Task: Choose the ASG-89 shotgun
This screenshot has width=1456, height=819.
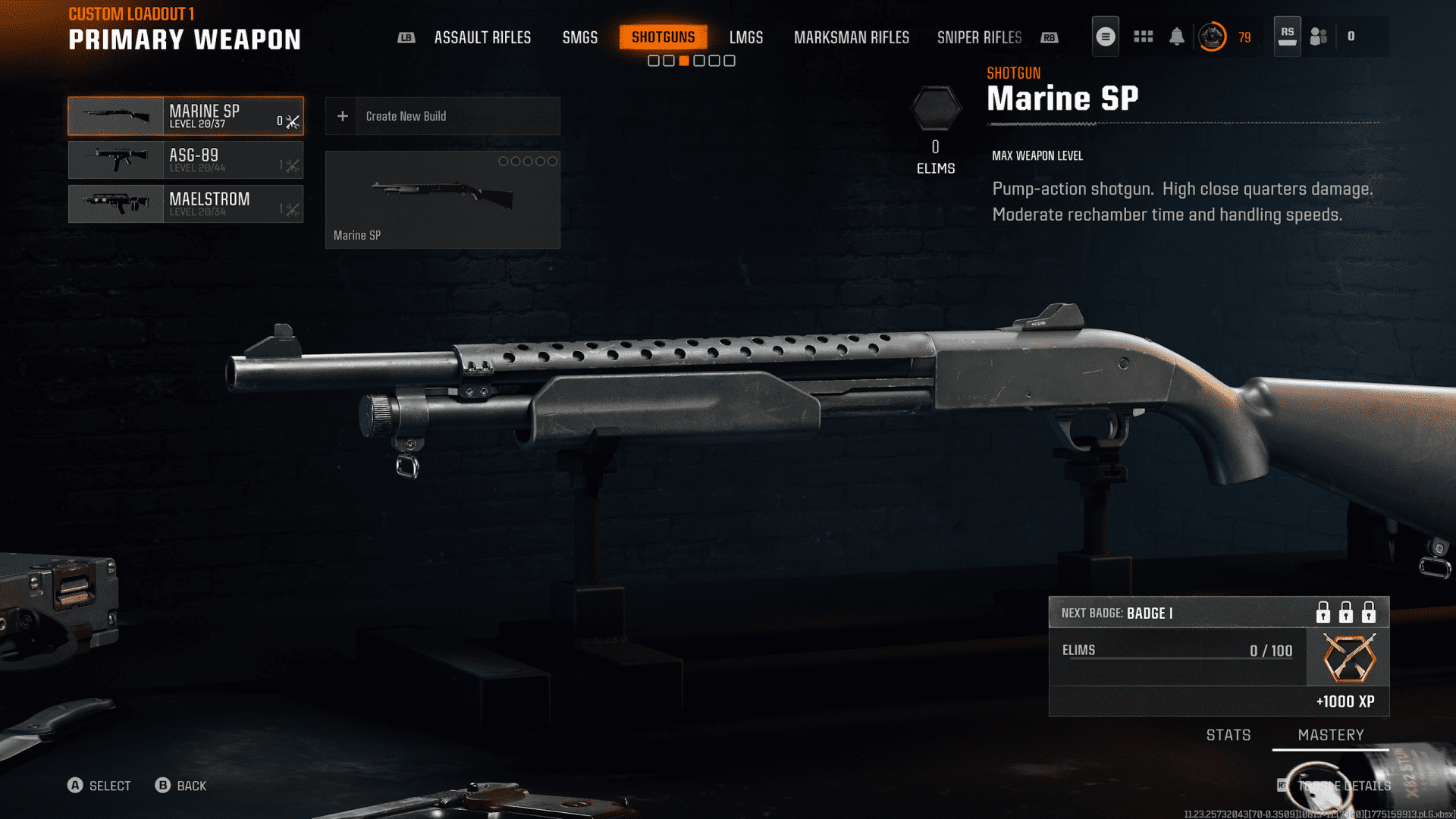Action: click(x=186, y=160)
